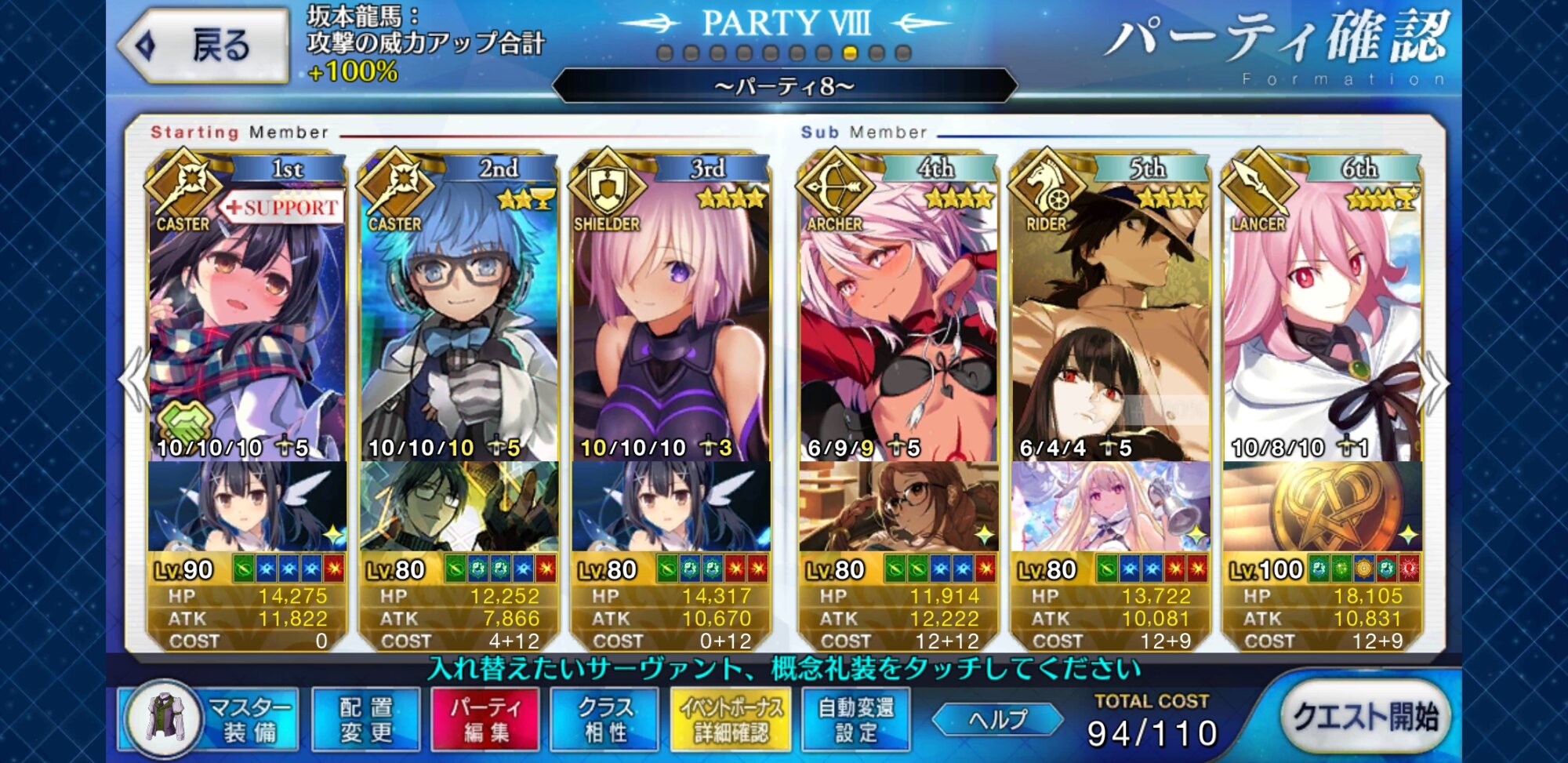
Task: Tap the golden heart craft essence on Lancer
Action: click(1322, 507)
